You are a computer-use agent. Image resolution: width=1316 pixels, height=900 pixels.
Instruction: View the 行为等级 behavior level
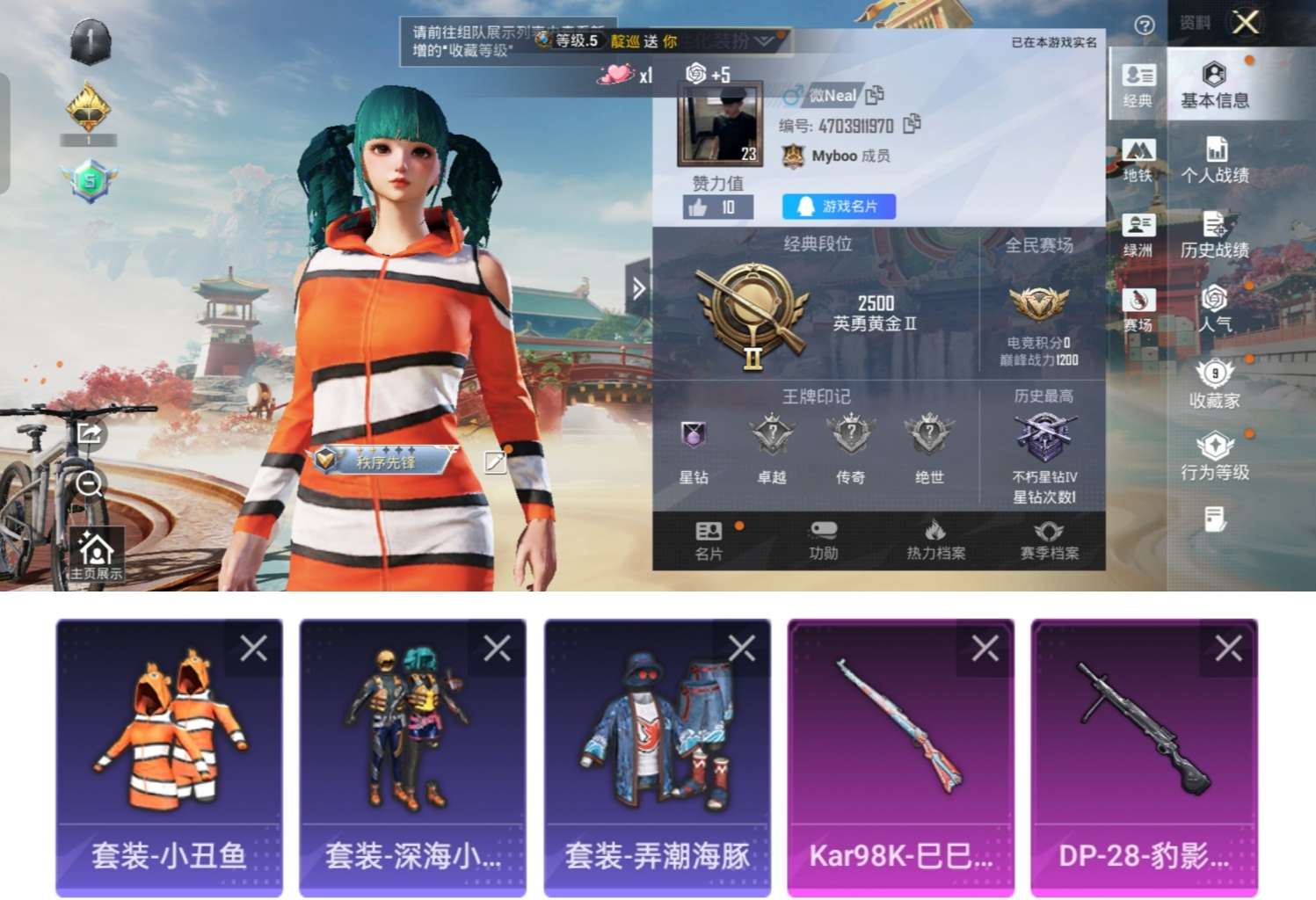1216,457
